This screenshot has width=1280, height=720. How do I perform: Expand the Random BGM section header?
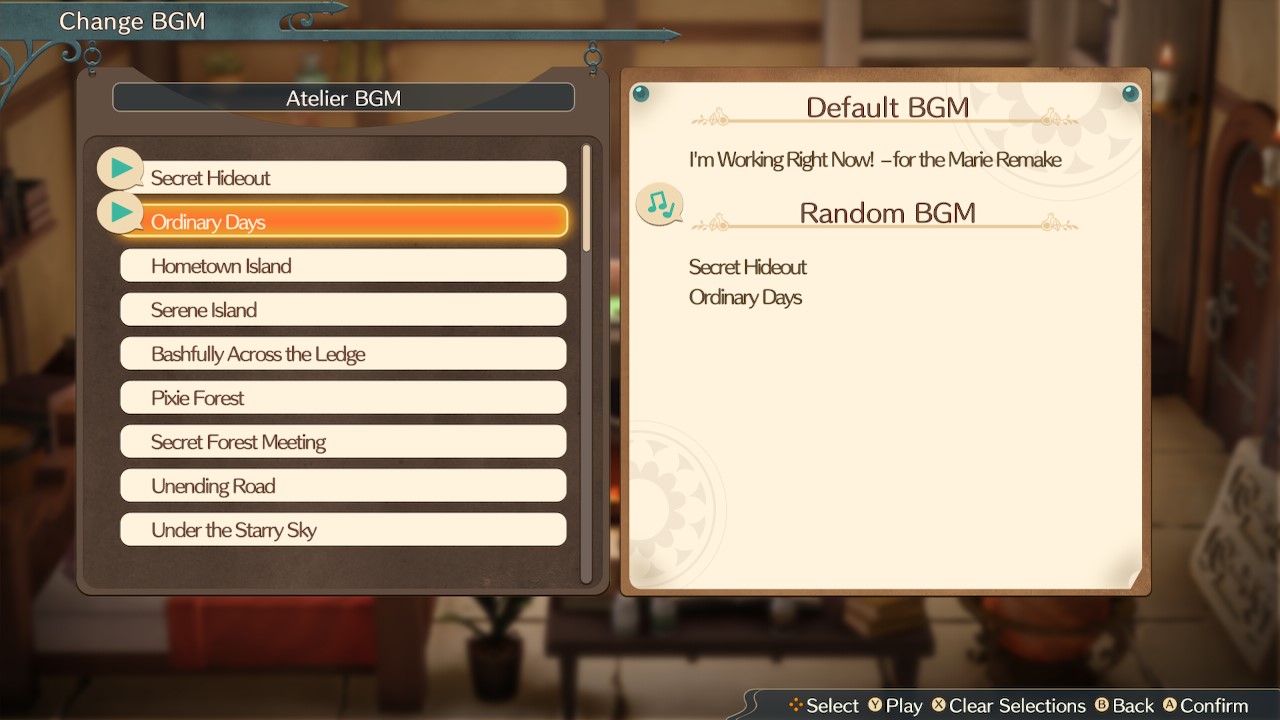pos(888,212)
